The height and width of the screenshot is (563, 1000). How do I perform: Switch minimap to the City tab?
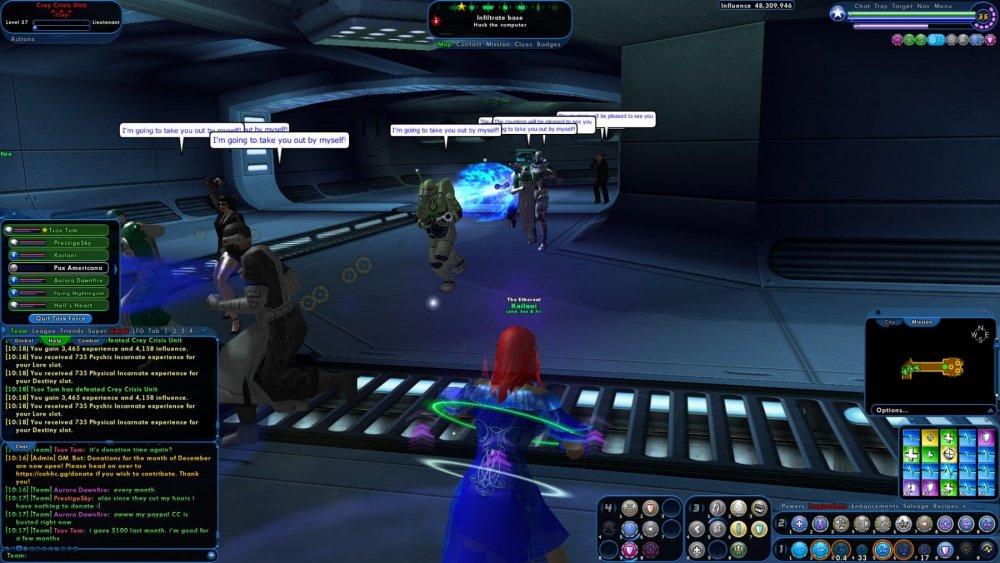[890, 323]
